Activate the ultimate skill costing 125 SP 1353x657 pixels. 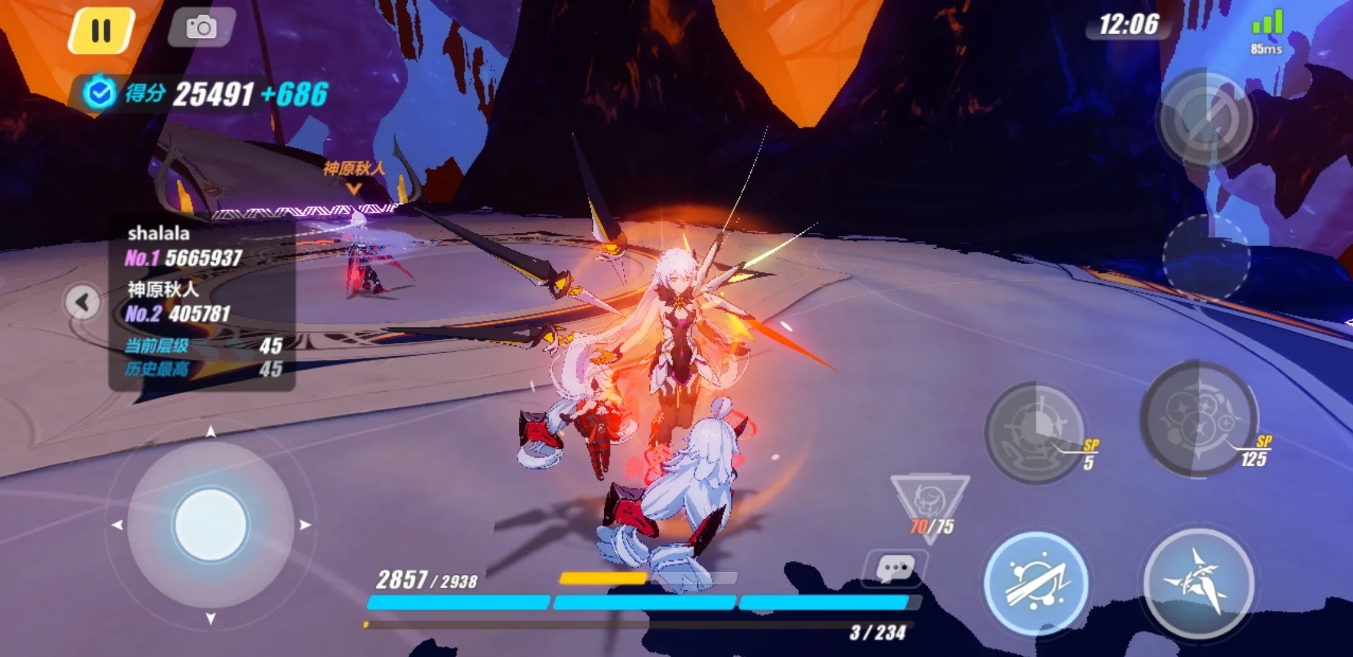pyautogui.click(x=1198, y=418)
